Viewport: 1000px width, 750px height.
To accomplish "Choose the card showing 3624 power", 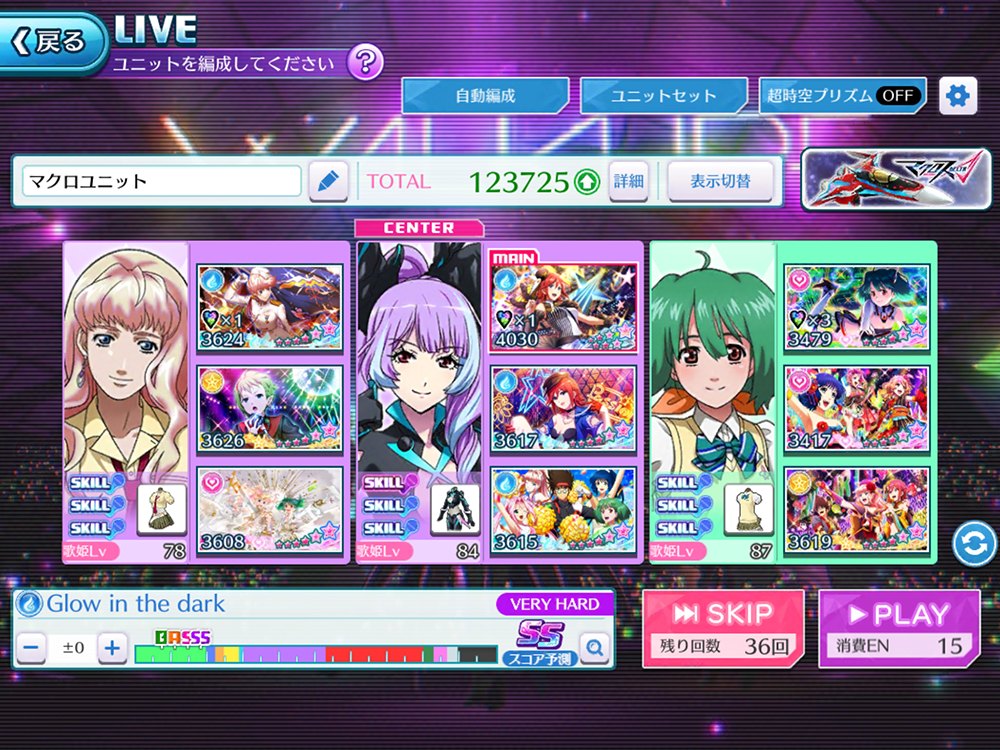I will click(269, 307).
